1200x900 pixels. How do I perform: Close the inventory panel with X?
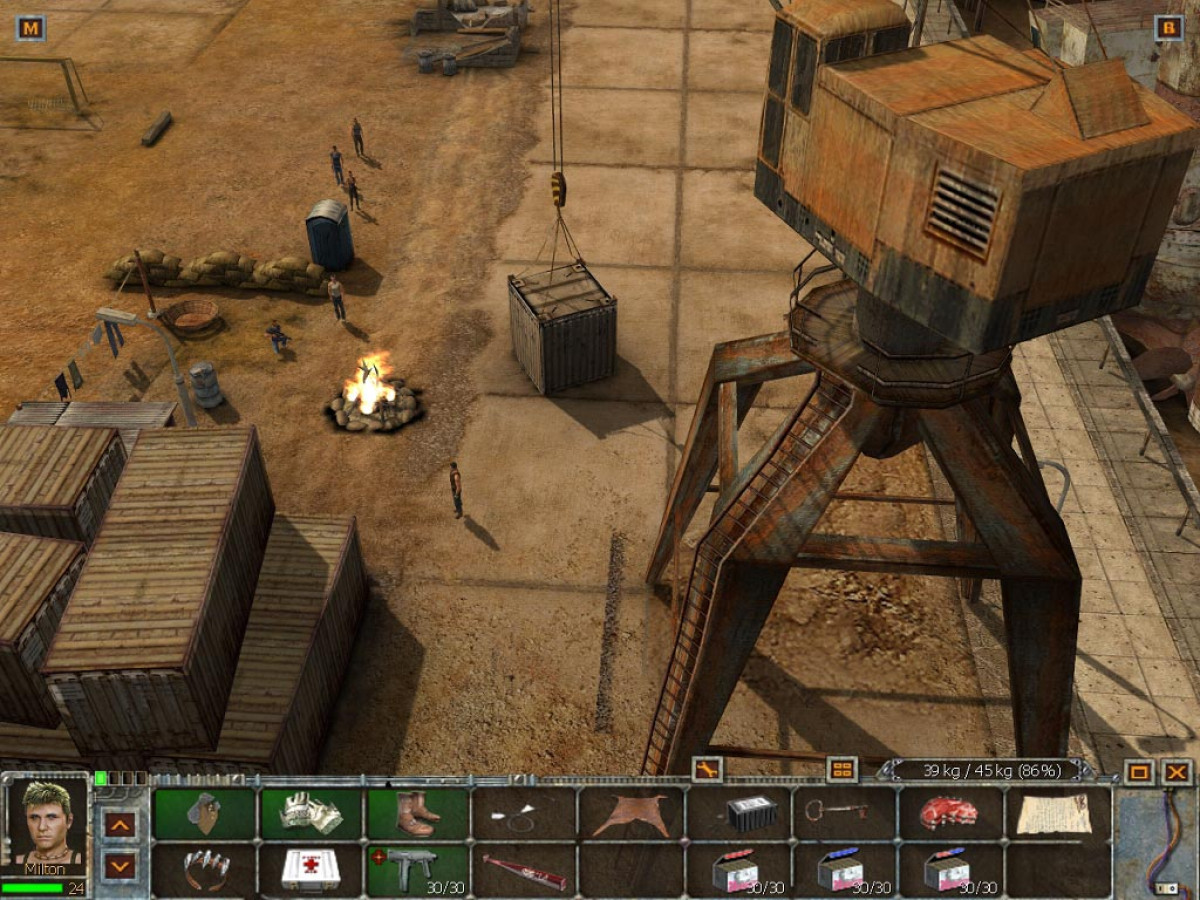coord(1177,771)
